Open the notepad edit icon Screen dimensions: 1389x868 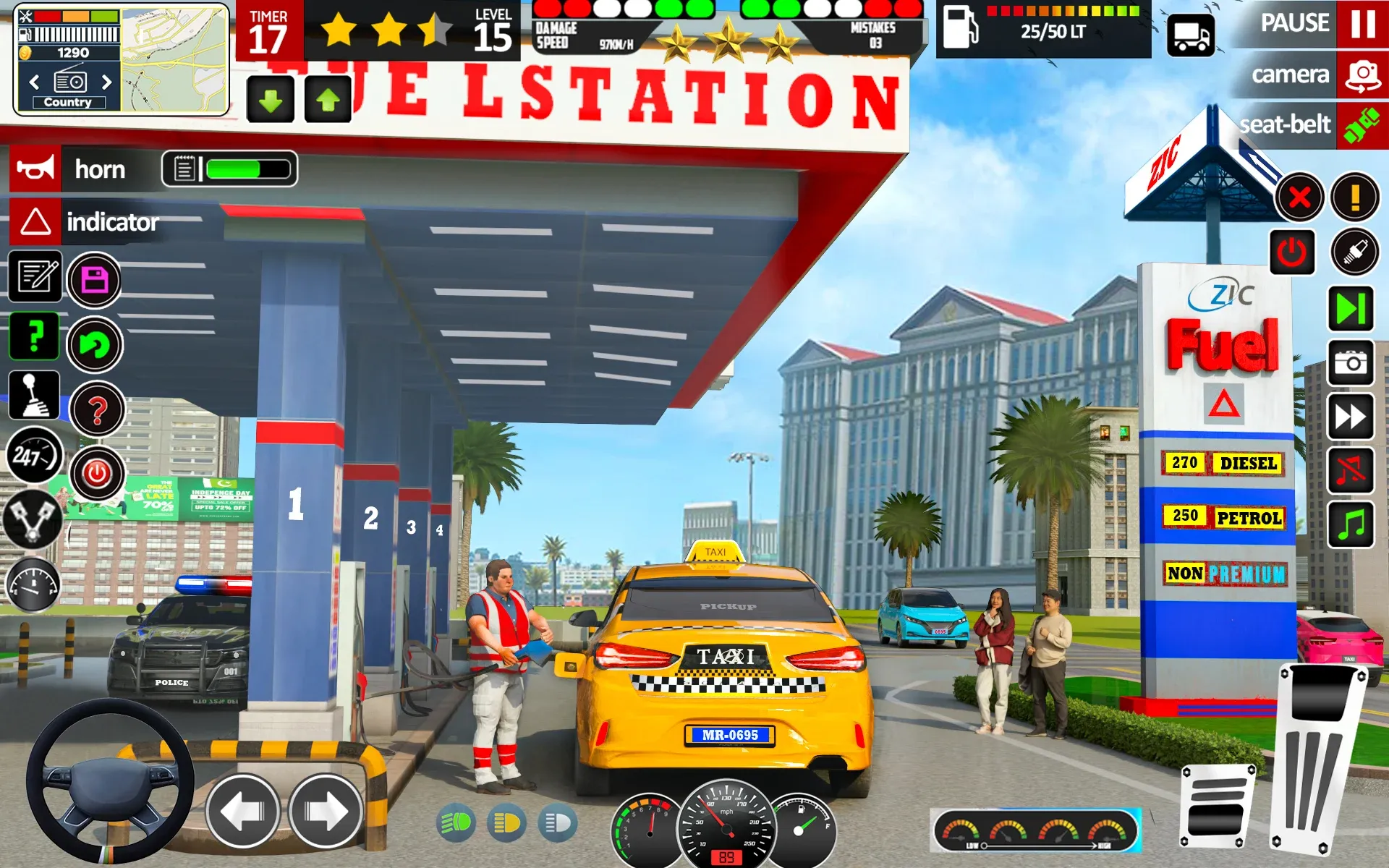coord(35,278)
